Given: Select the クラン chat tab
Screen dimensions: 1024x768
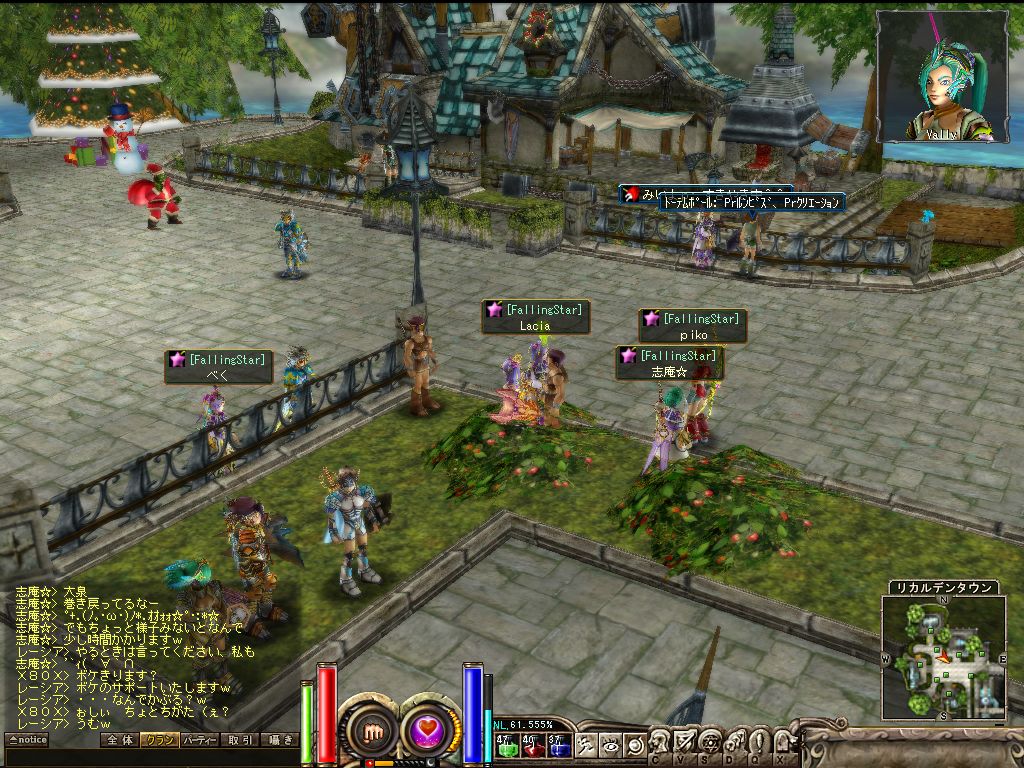Looking at the screenshot, I should coord(159,740).
